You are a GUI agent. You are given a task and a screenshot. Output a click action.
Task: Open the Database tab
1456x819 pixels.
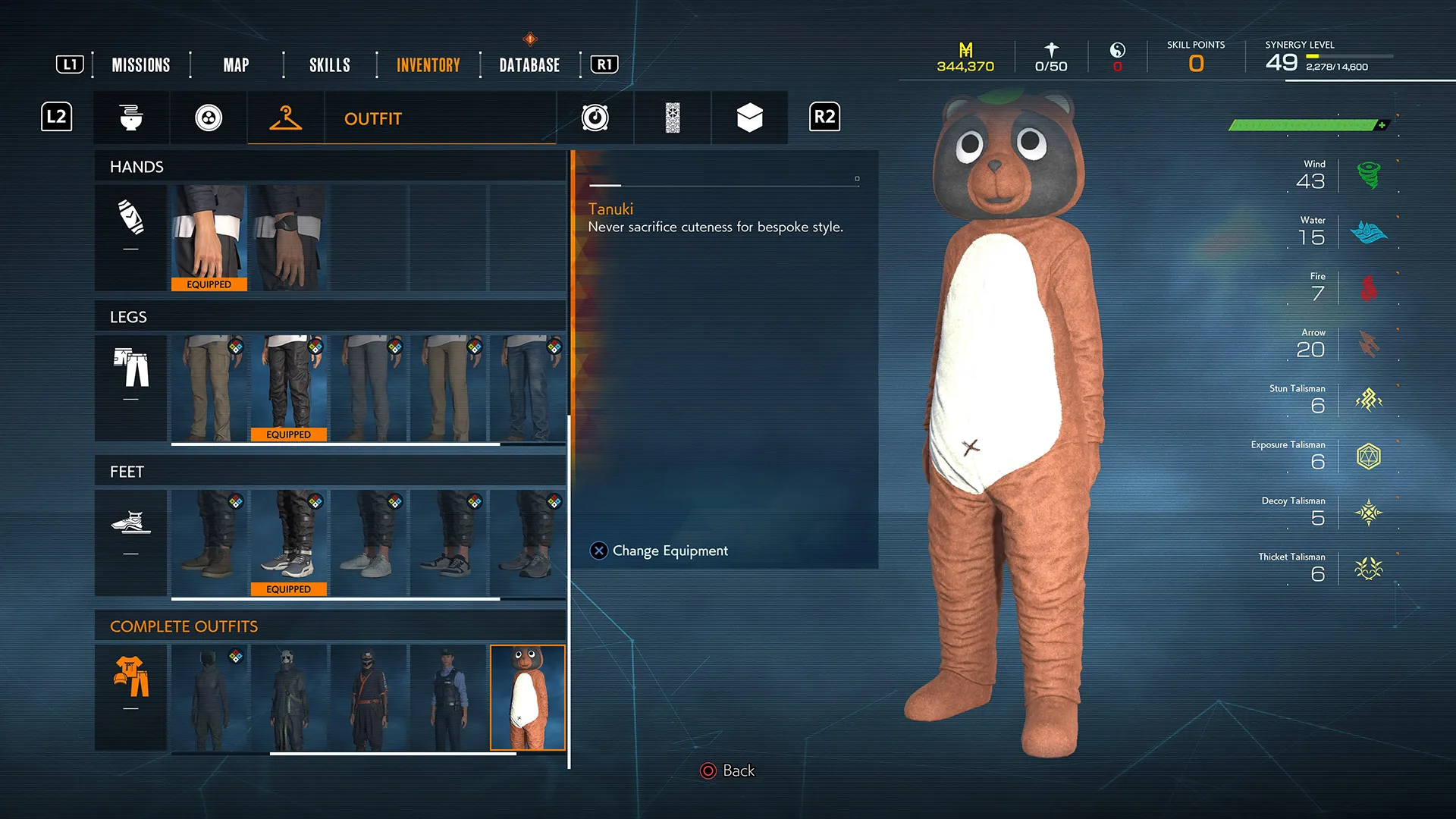coord(529,65)
